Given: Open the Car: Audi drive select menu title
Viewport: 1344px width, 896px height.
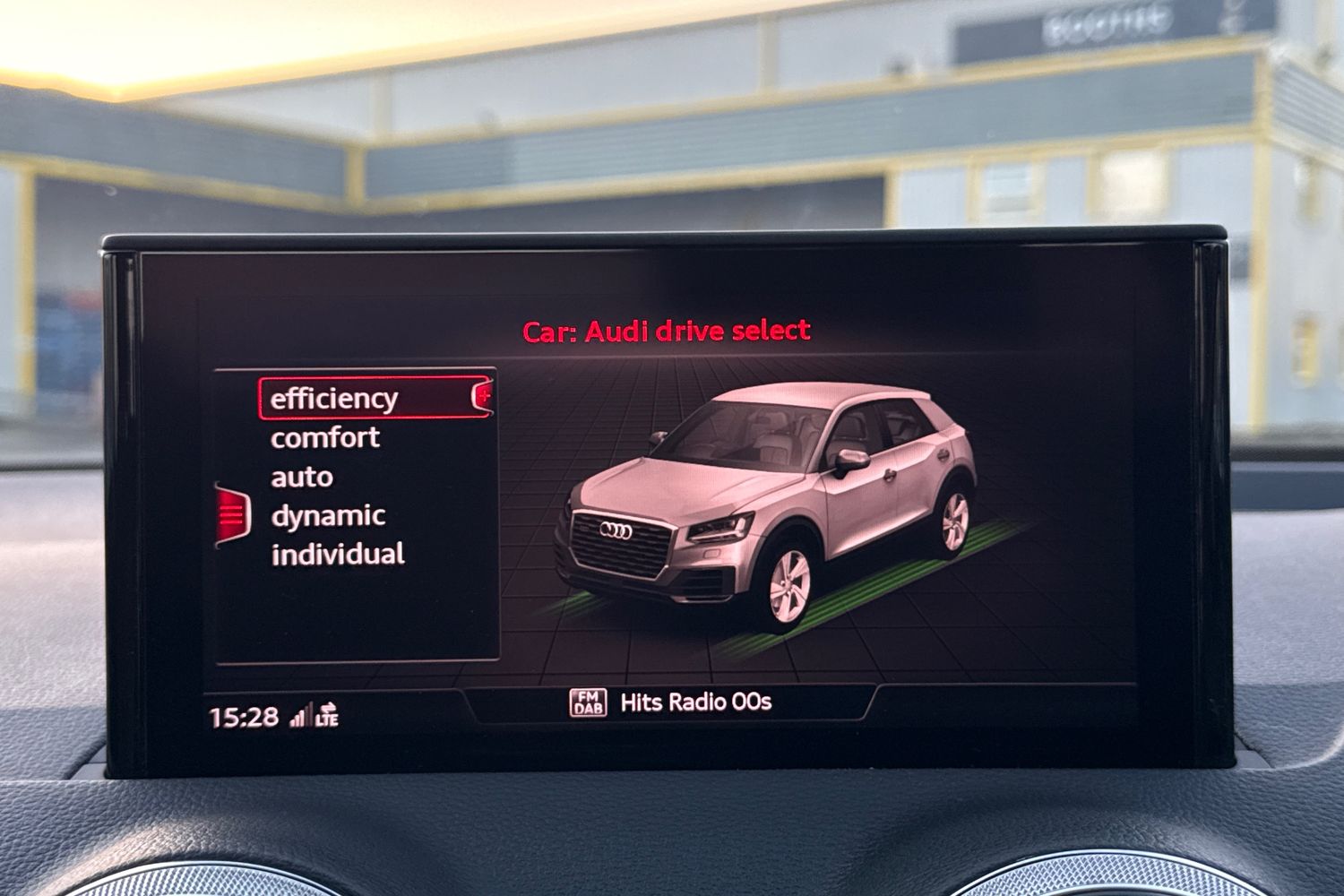Looking at the screenshot, I should [x=665, y=330].
